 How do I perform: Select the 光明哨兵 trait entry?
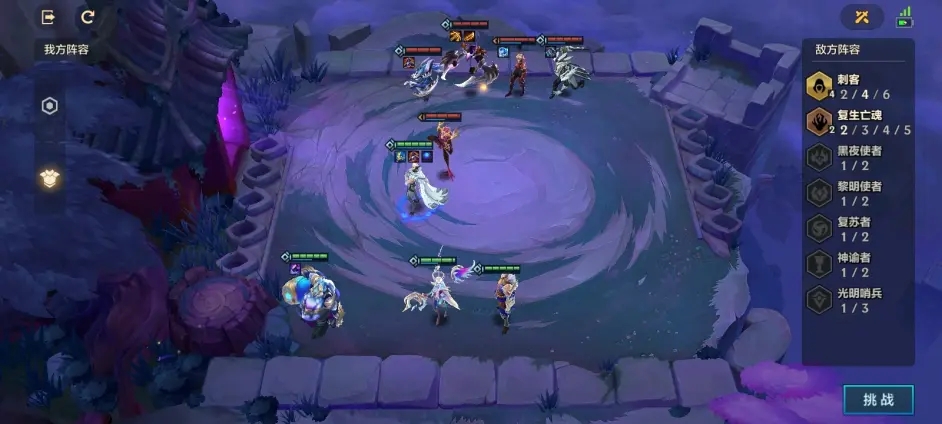[858, 300]
